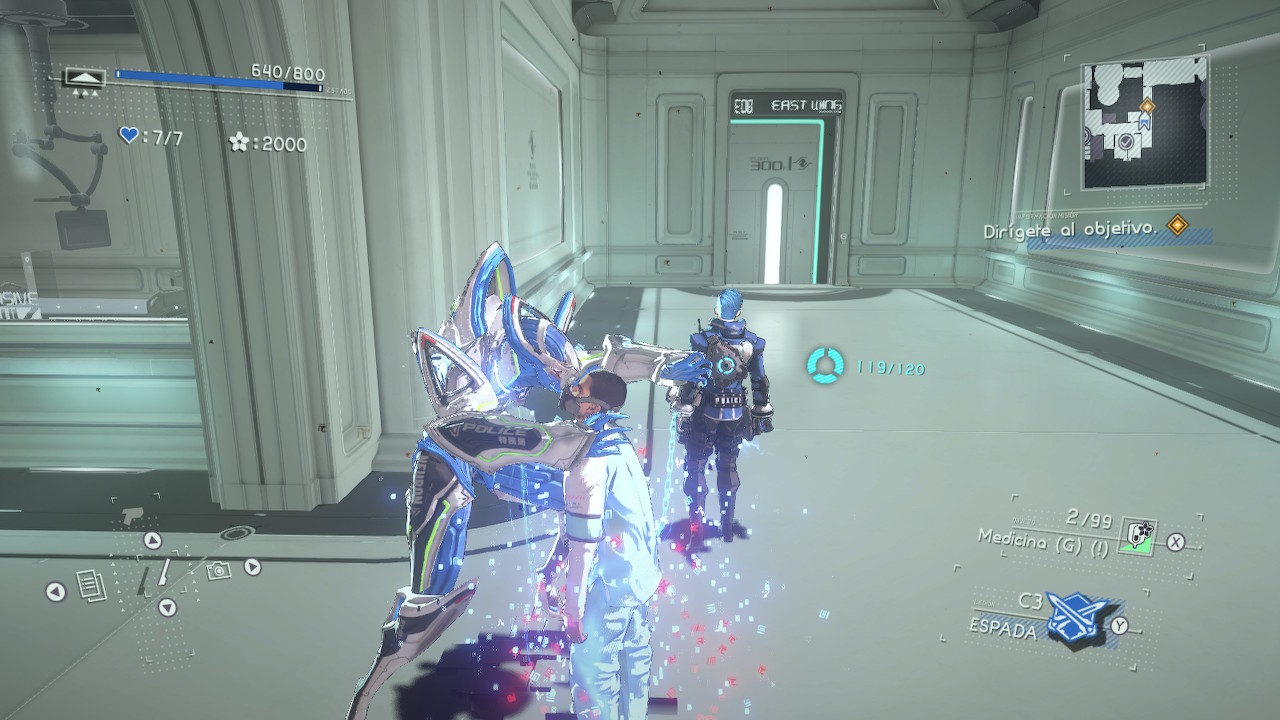Select the "Dirígete al objetivo" mission objective

[x=1071, y=229]
